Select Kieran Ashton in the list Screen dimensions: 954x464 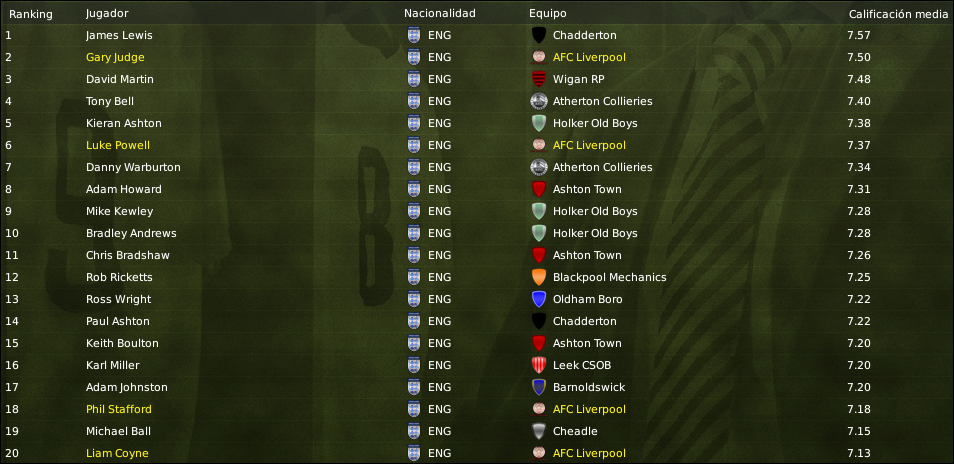(x=123, y=123)
